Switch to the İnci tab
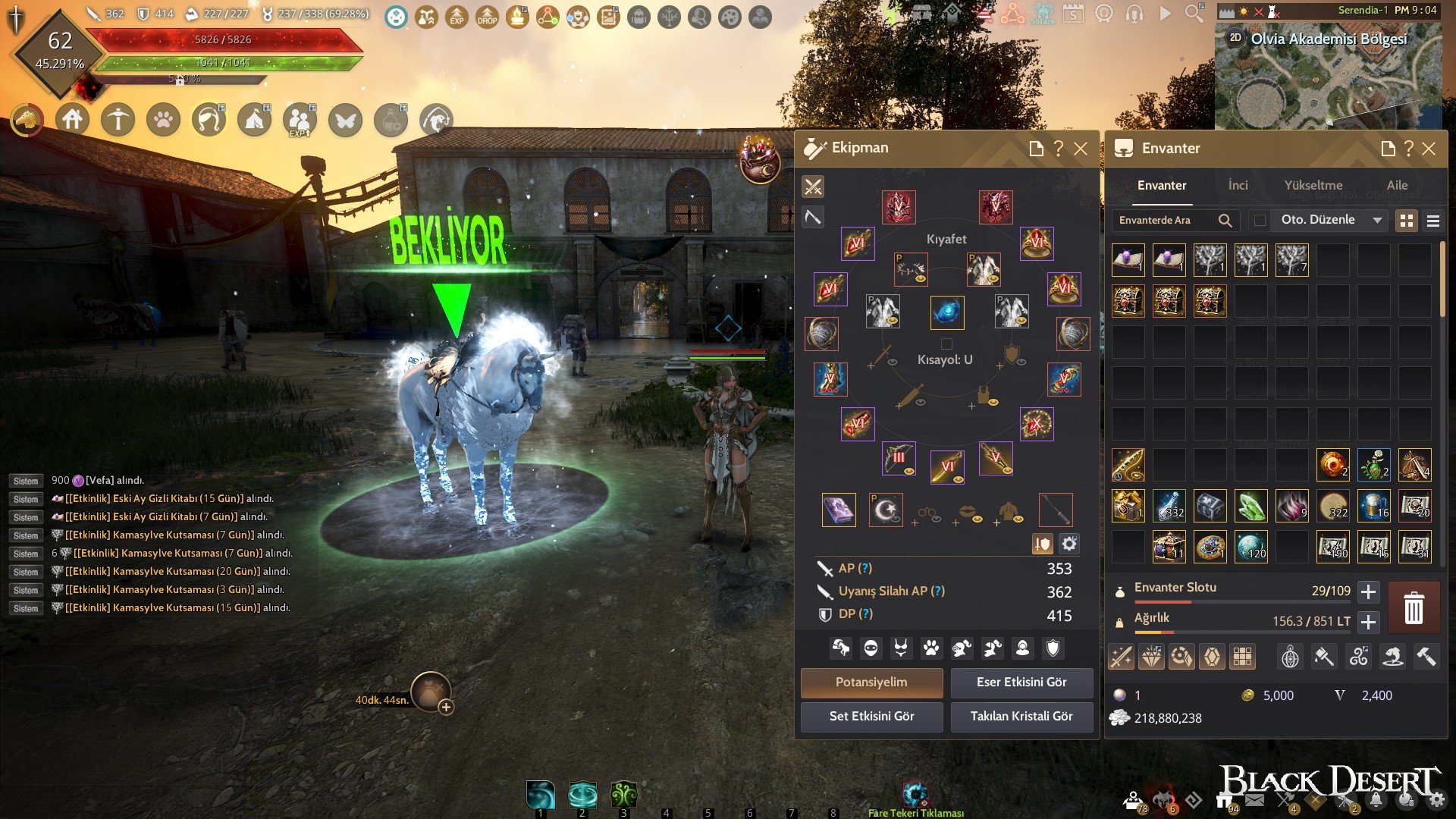The height and width of the screenshot is (819, 1456). (1238, 185)
